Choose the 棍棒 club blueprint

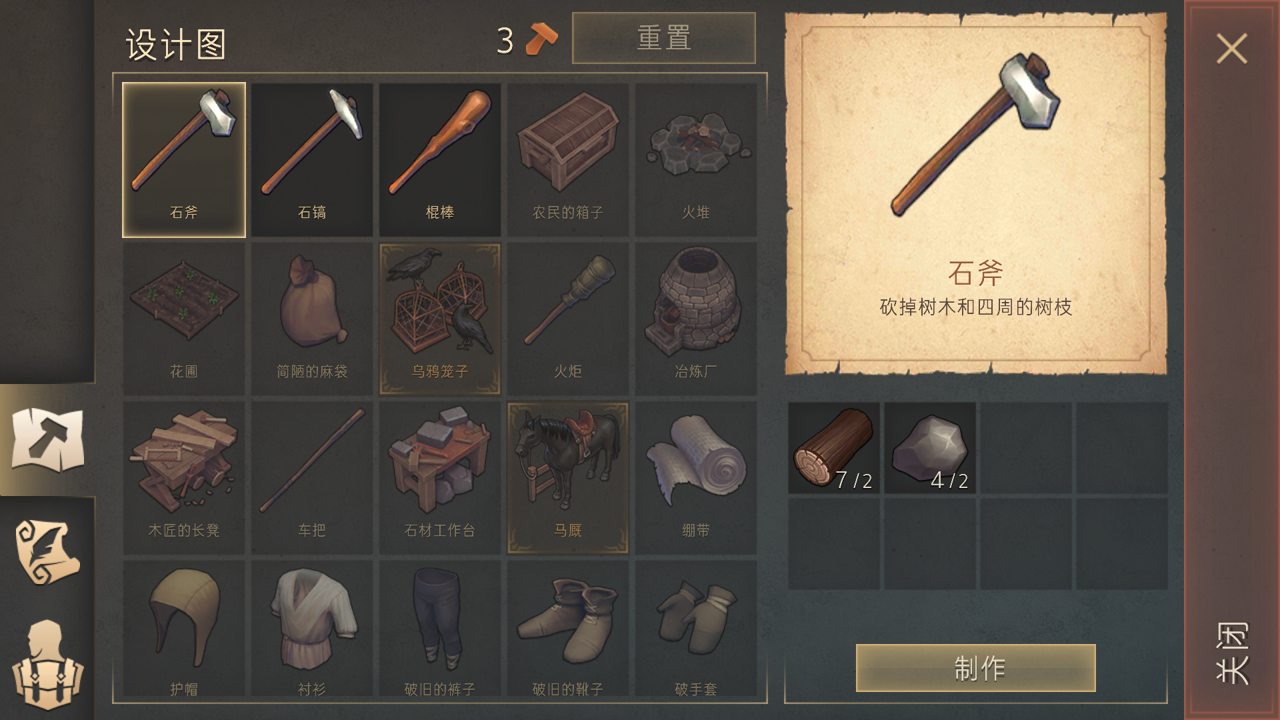tap(439, 155)
